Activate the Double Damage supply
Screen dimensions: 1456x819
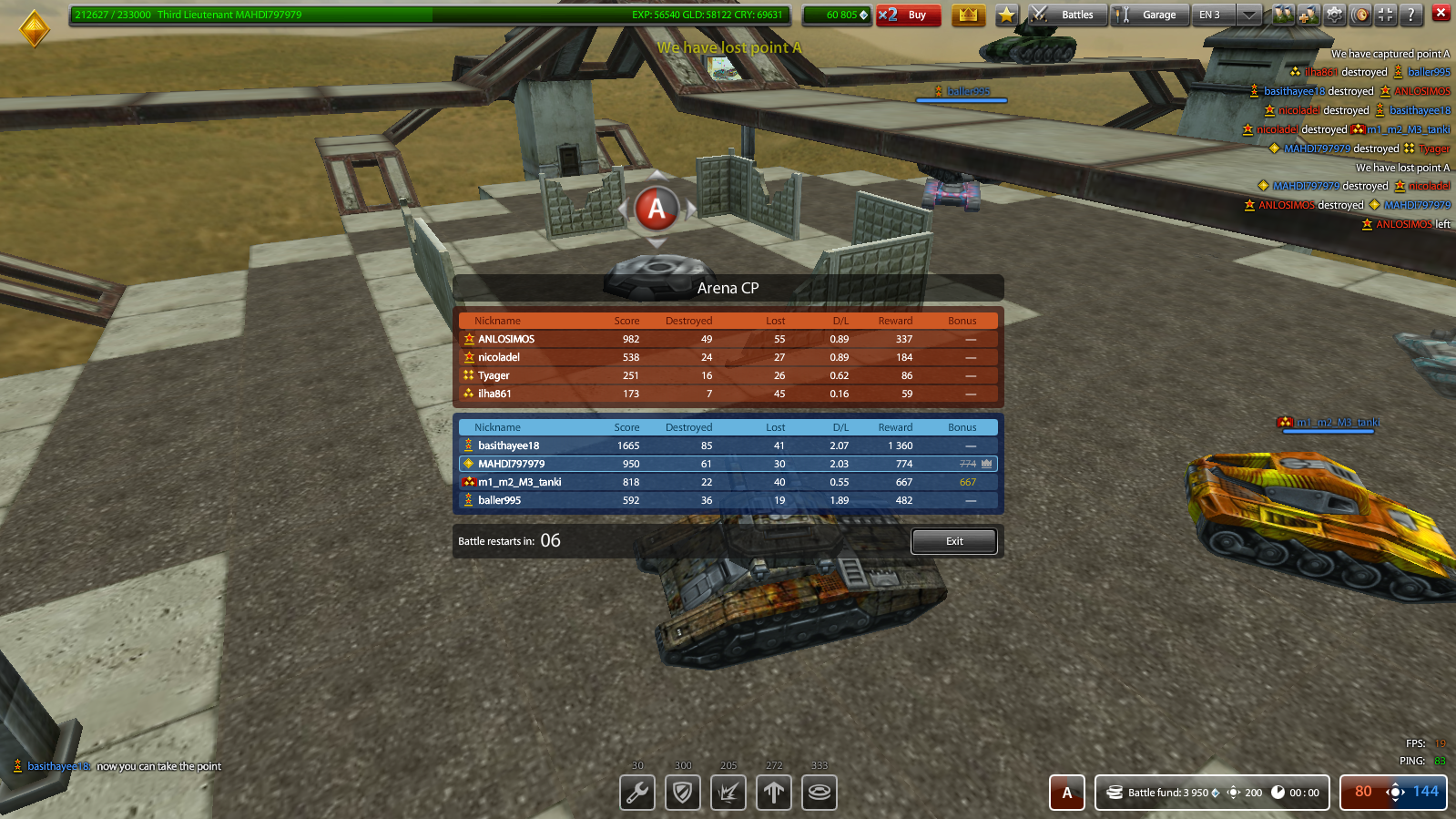(728, 793)
